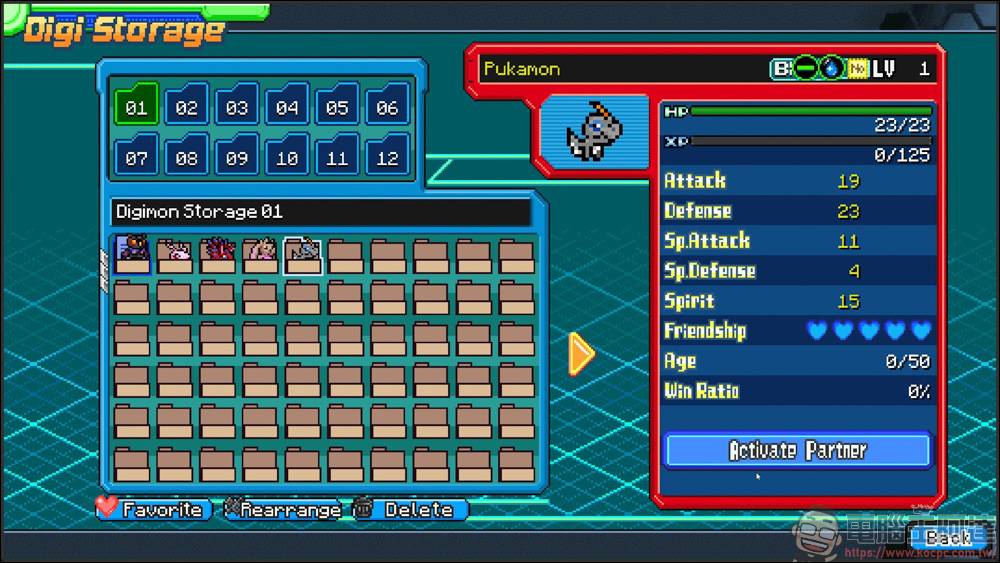Switch to storage box 12
Viewport: 1000px width, 563px height.
tap(387, 157)
